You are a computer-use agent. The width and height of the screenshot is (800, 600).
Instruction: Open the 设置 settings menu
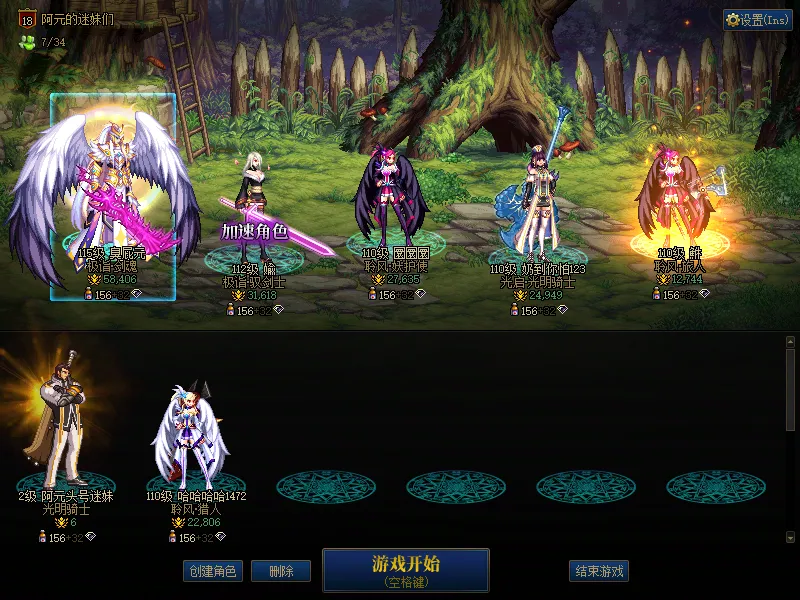(757, 20)
